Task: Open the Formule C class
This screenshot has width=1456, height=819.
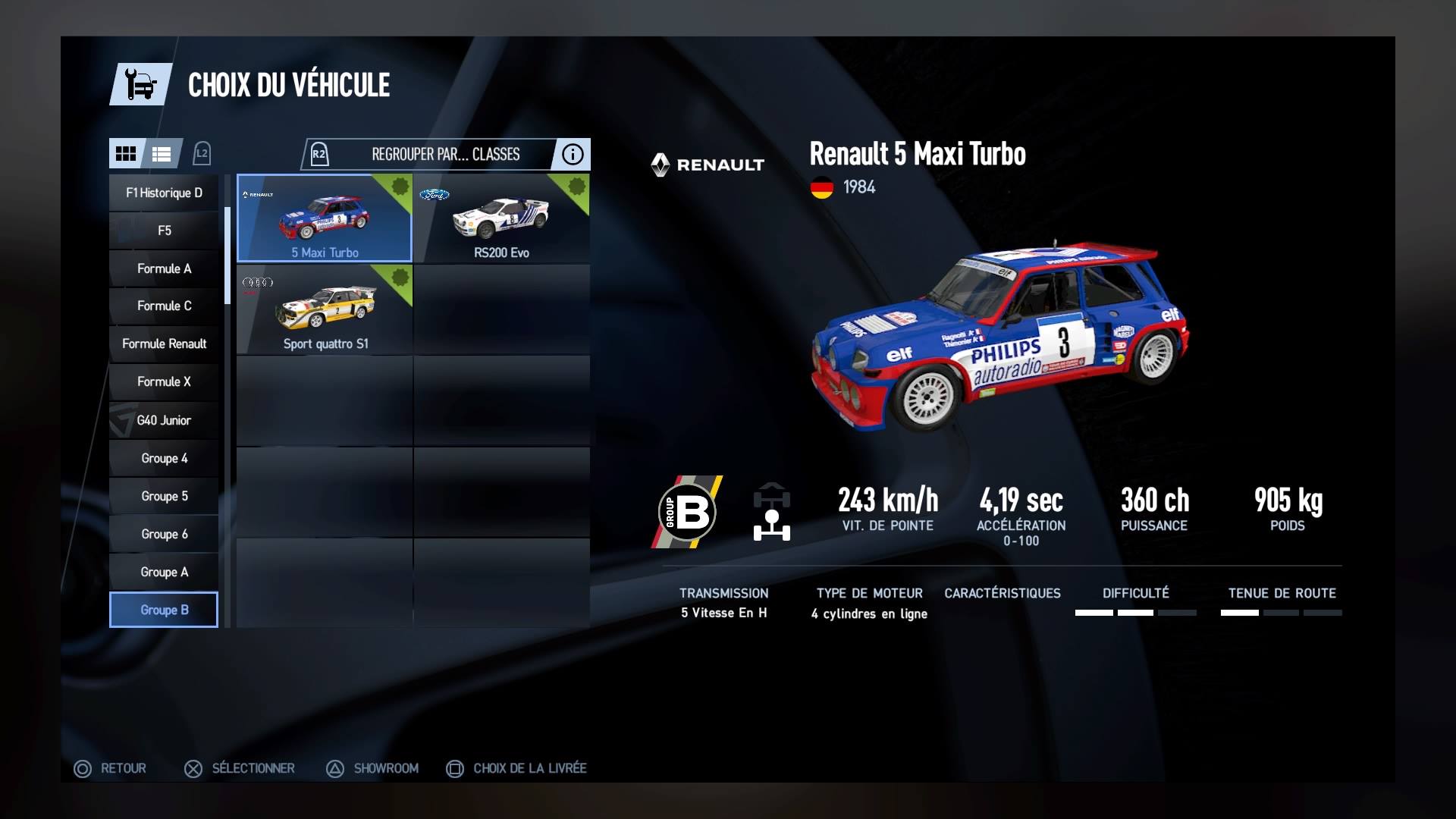Action: tap(164, 306)
